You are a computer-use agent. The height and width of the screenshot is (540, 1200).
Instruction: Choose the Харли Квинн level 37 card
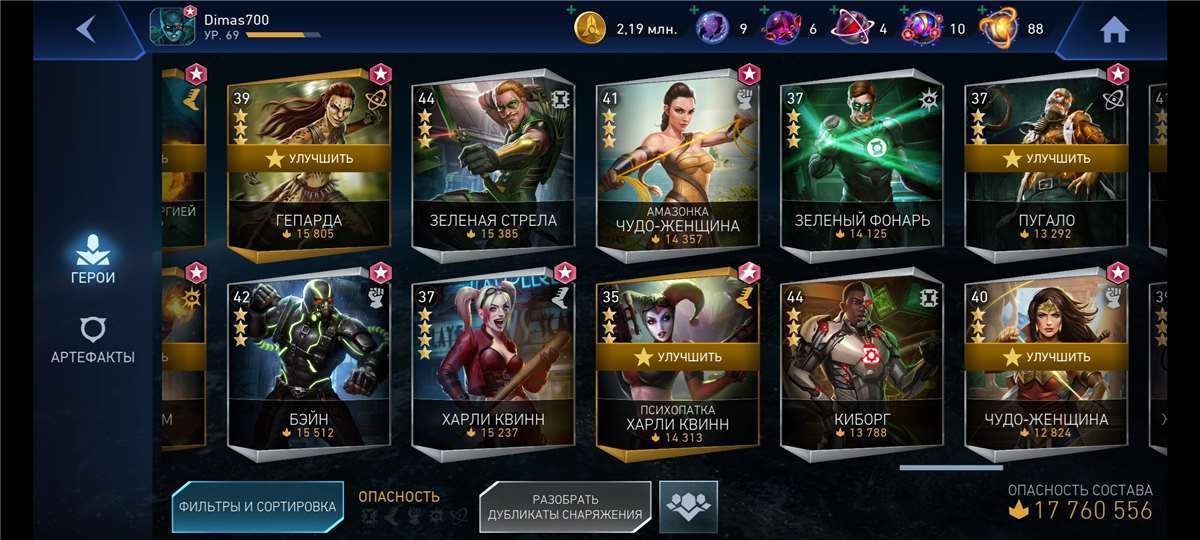point(492,370)
